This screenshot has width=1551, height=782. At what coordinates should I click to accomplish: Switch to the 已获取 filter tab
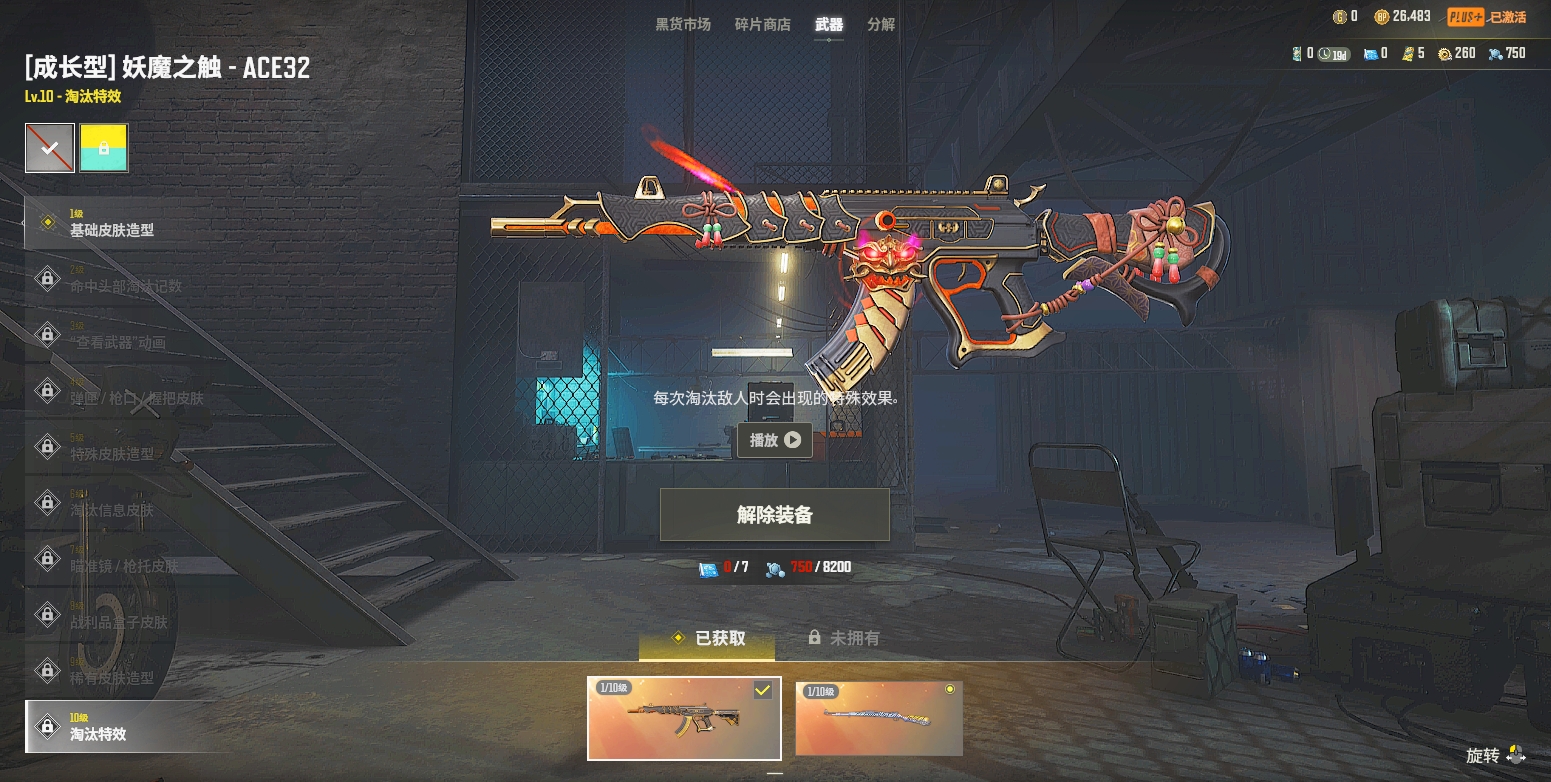tap(708, 638)
